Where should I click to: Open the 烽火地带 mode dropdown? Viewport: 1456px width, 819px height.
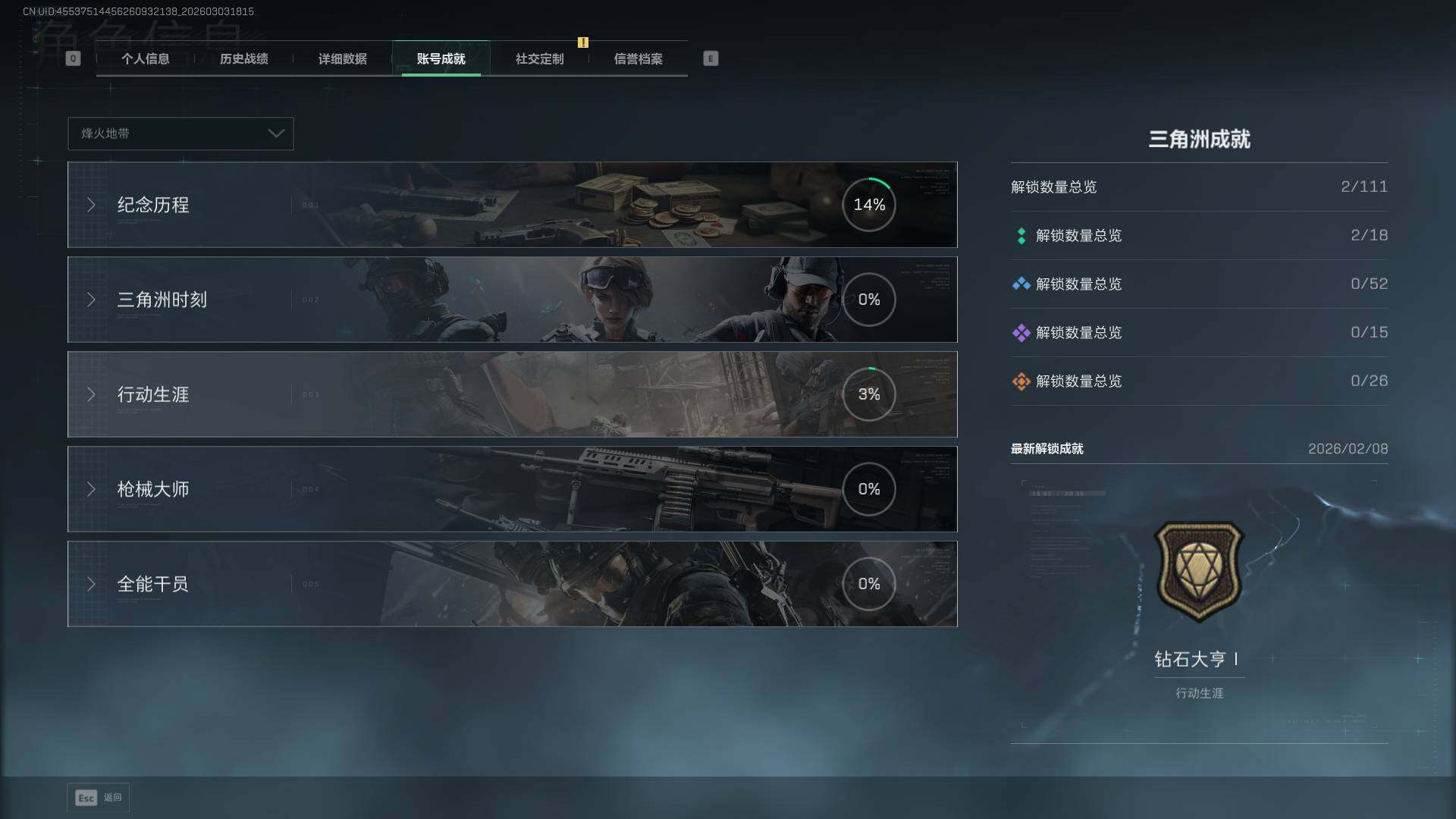180,133
